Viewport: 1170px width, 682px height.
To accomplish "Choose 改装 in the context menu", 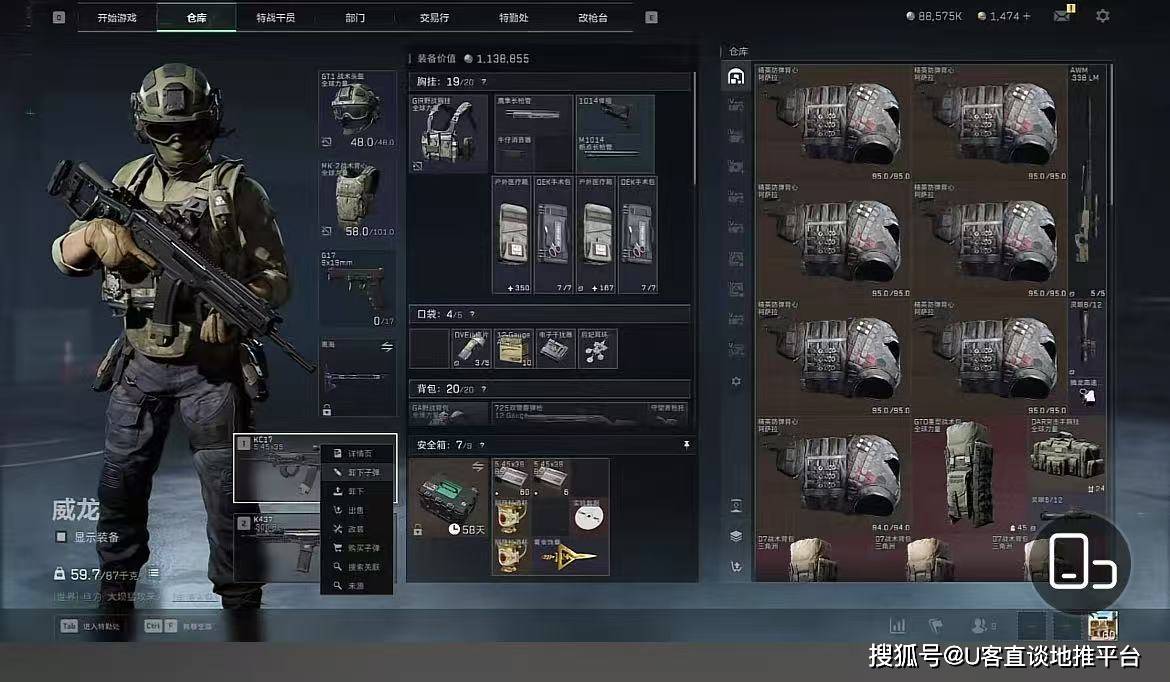I will point(358,529).
